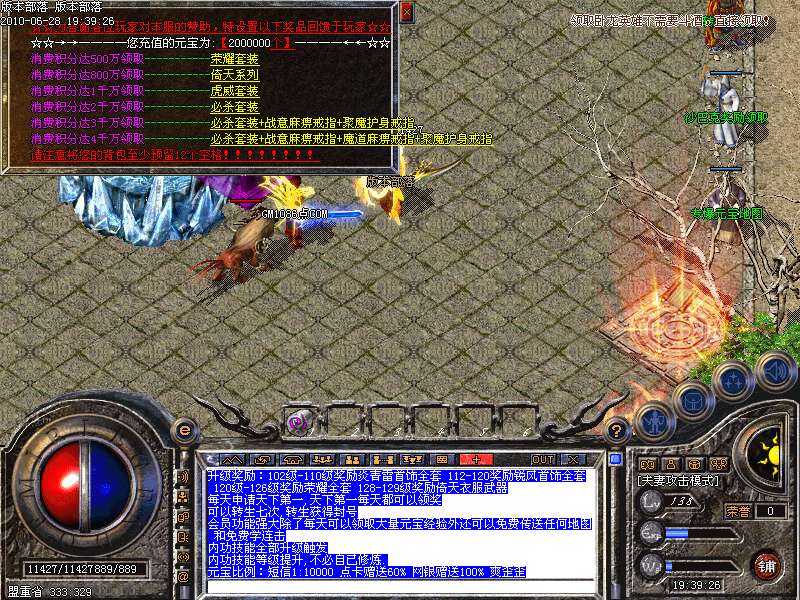This screenshot has width=800, height=600.
Task: Close the reward dialog window
Action: pos(406,12)
